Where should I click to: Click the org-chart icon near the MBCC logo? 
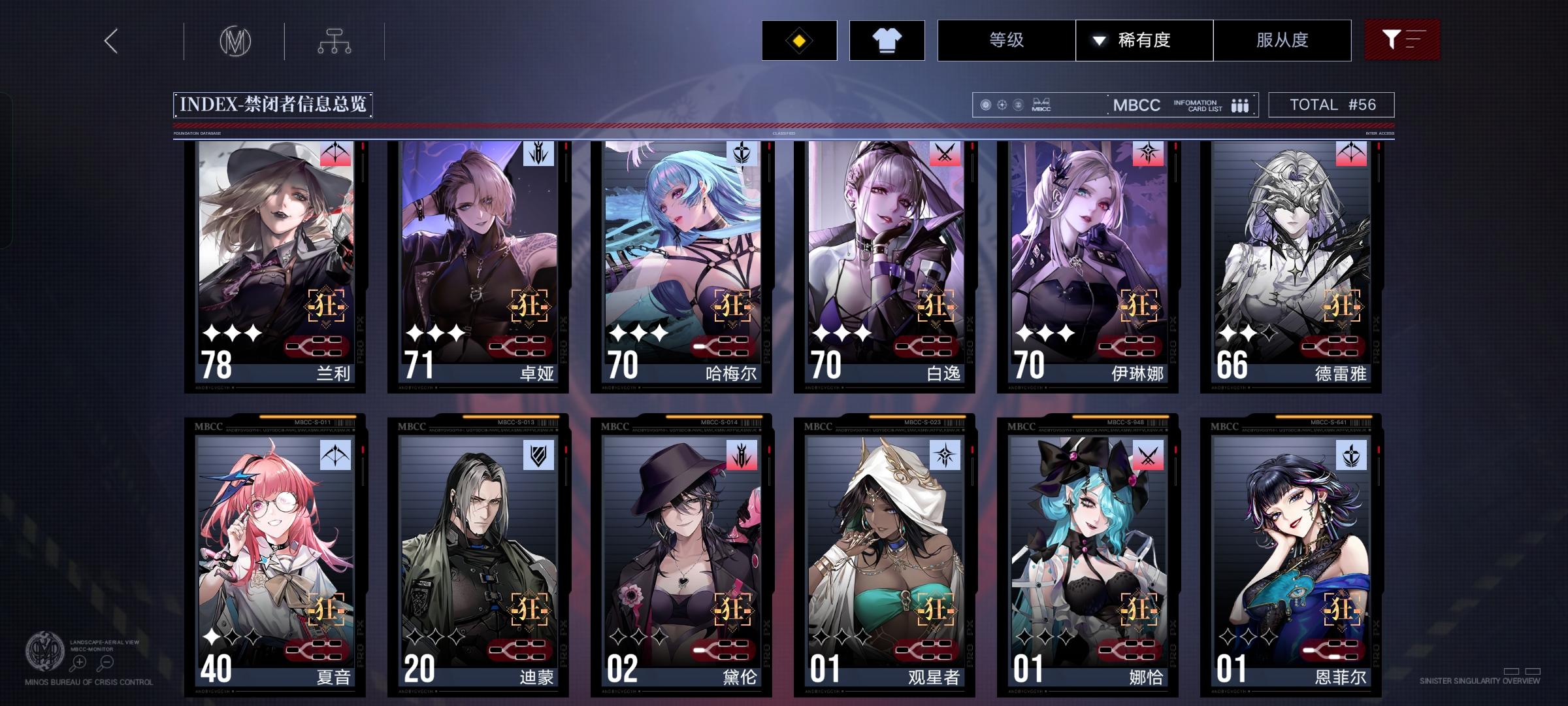click(x=335, y=41)
